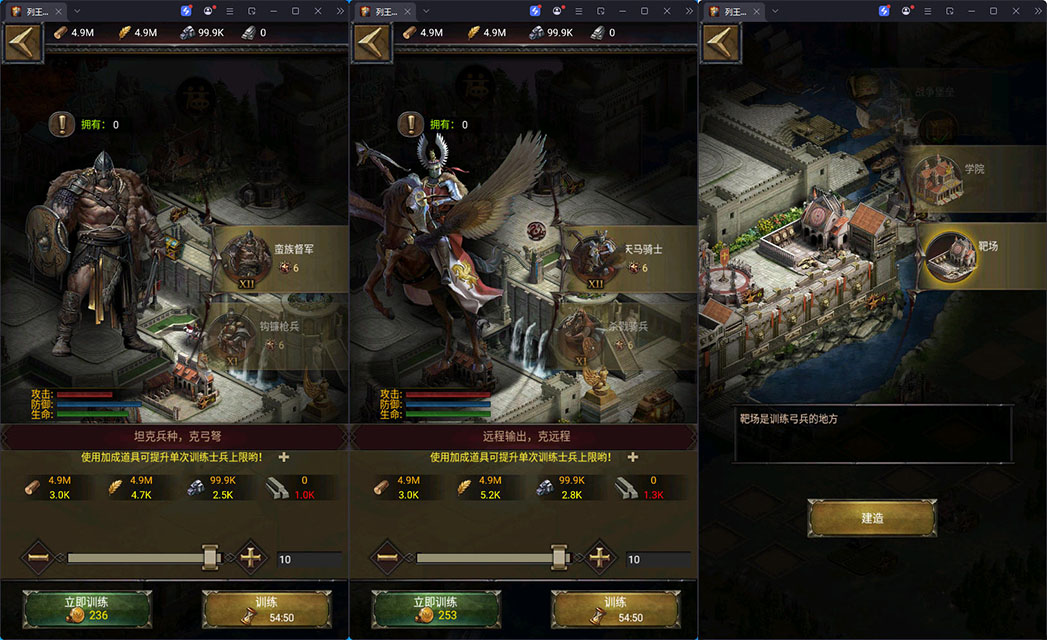Click the 建造 build button
Image resolution: width=1047 pixels, height=640 pixels.
coord(872,519)
